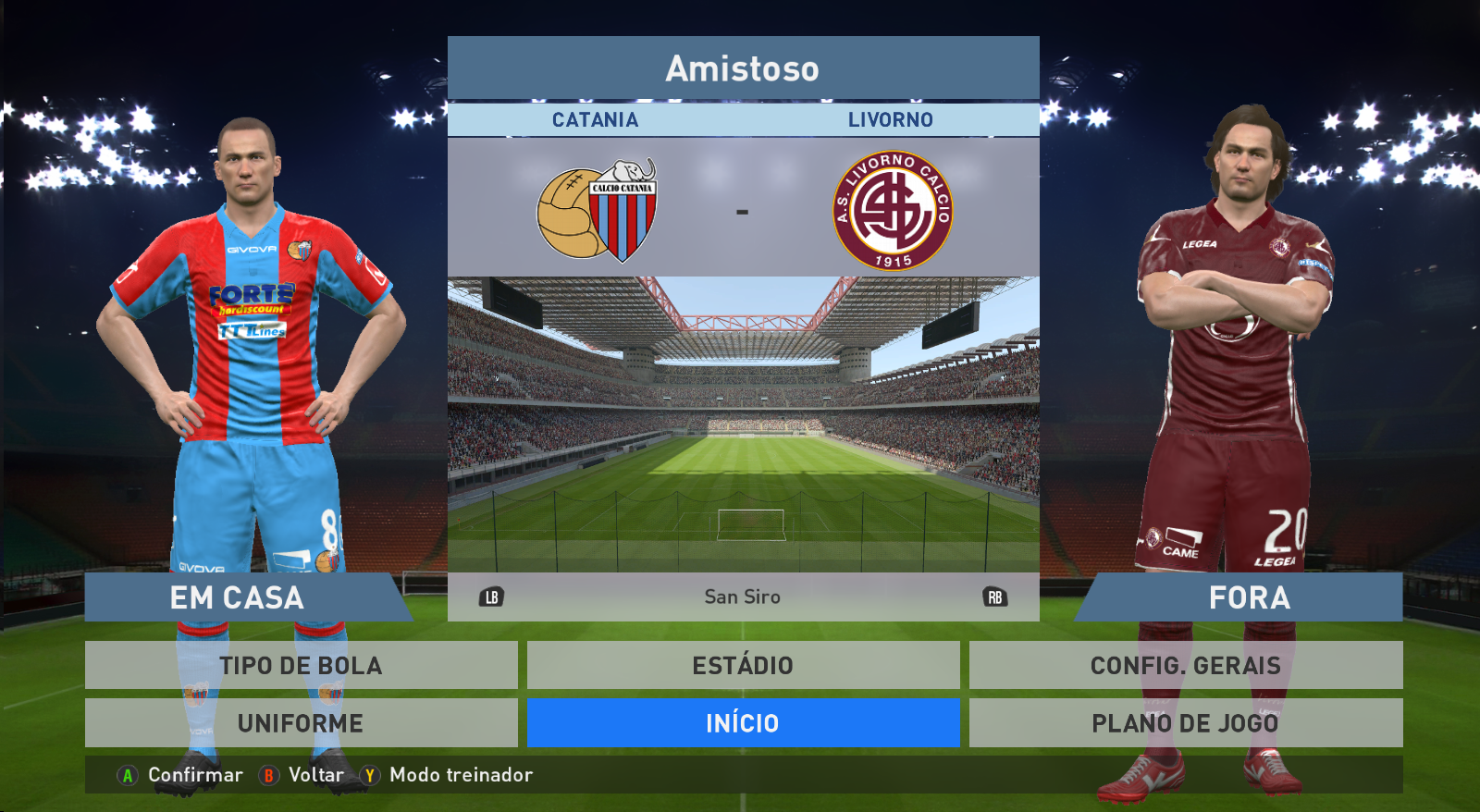Choose the UNIFORME option
The width and height of the screenshot is (1480, 812).
point(301,722)
